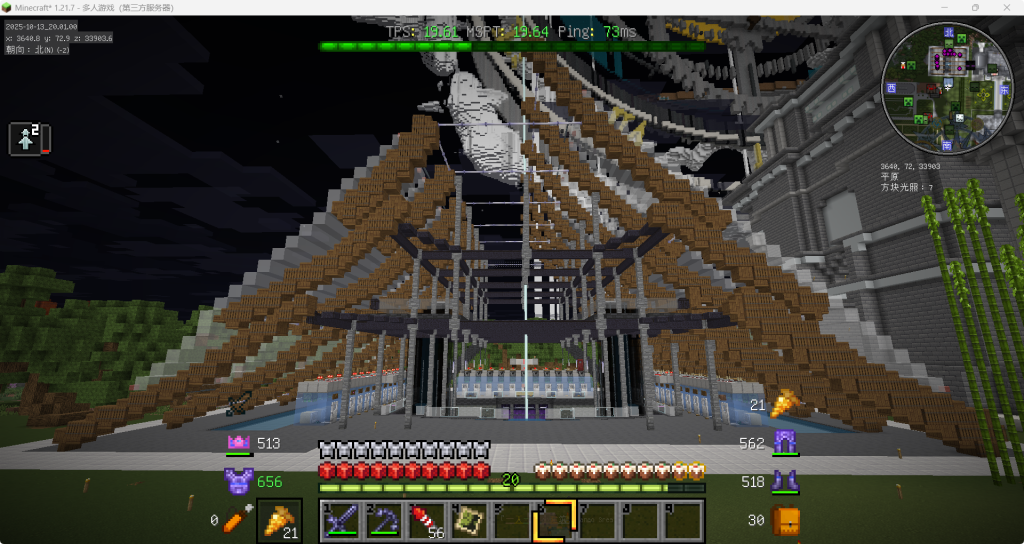Click the leggings durability icon
Screen dimensions: 1024x544
784,442
